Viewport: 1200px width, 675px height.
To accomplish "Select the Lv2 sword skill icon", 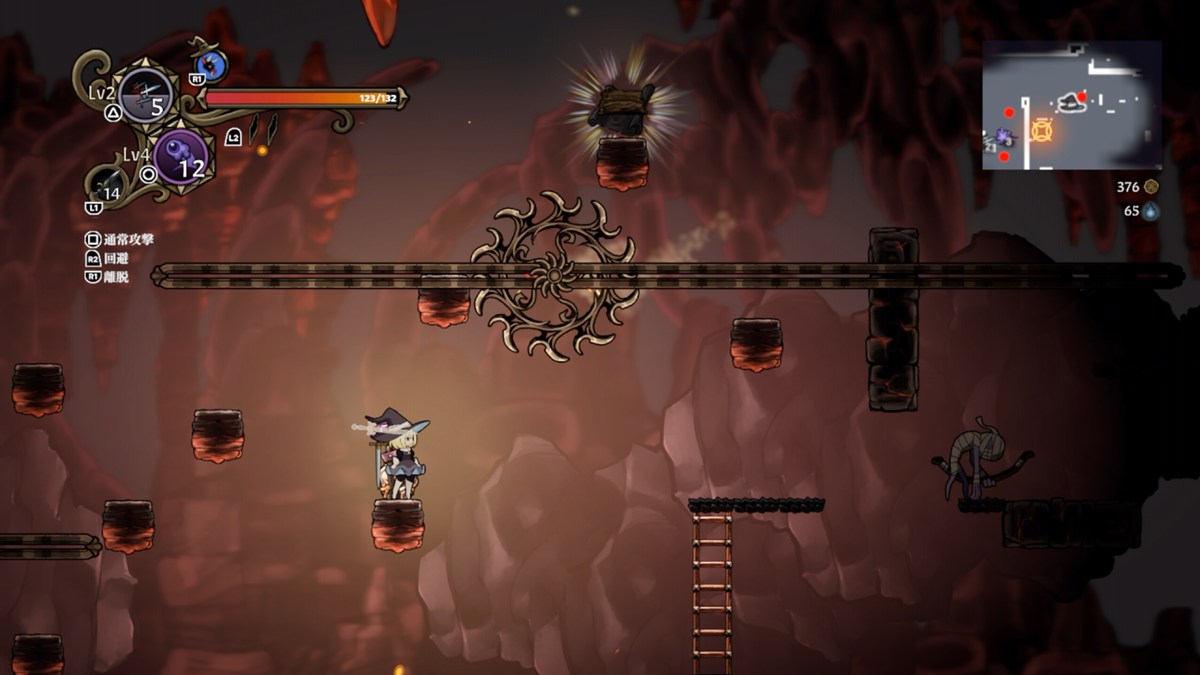I will pos(146,96).
